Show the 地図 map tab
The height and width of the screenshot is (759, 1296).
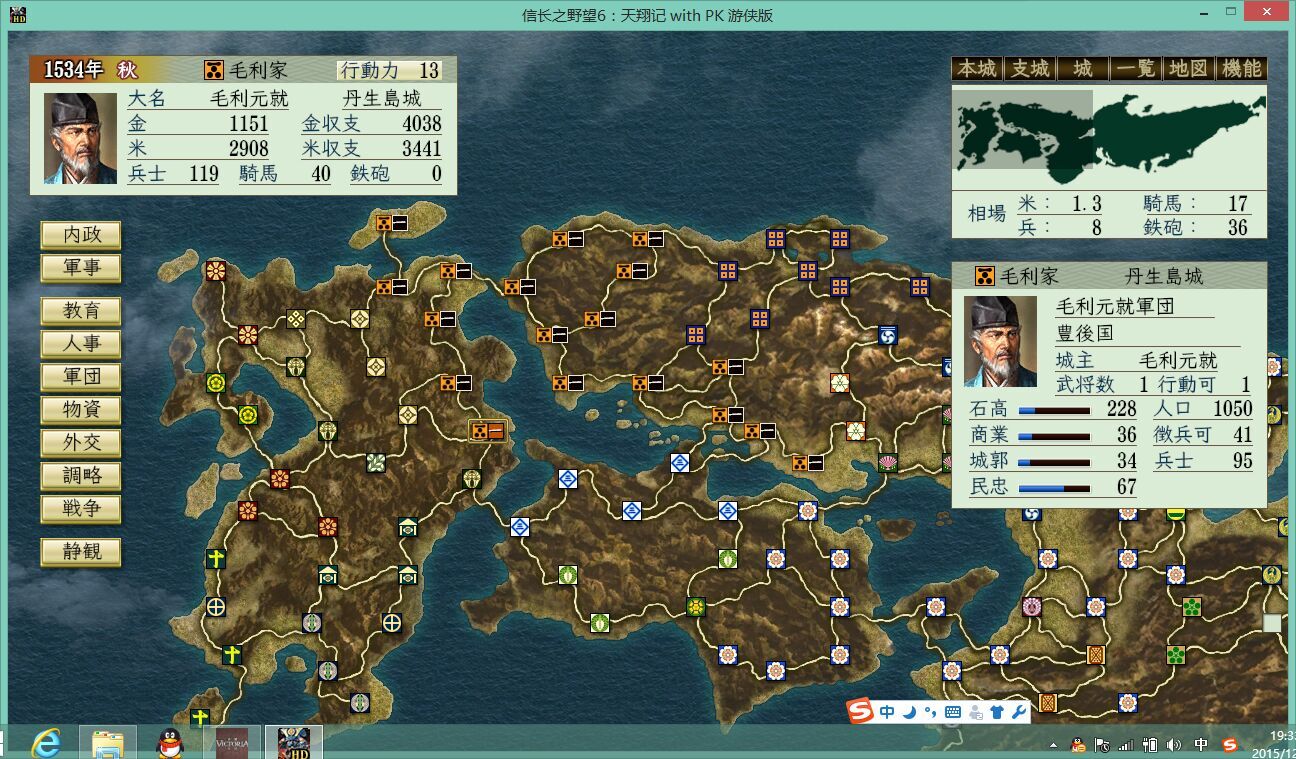tap(1189, 69)
